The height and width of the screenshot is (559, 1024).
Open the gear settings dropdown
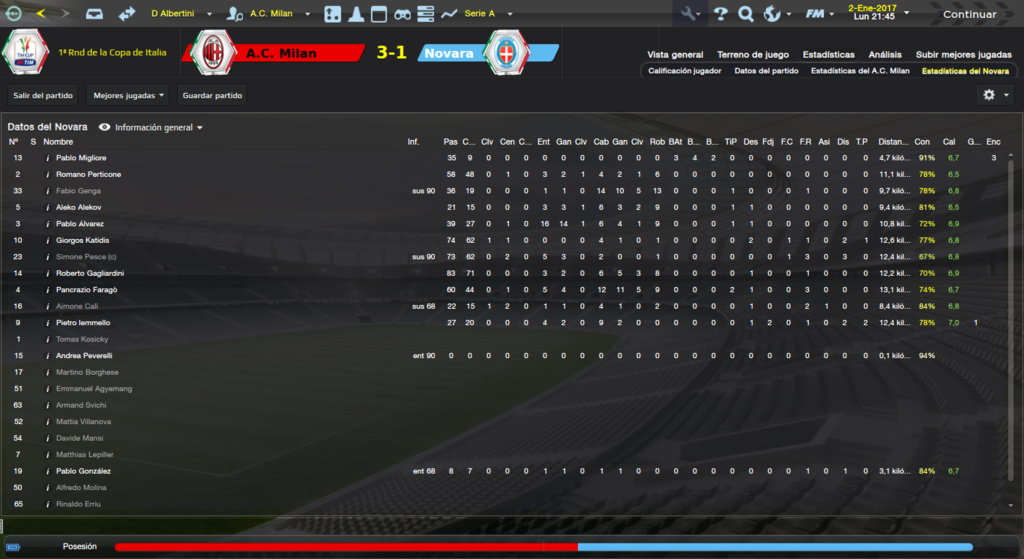pyautogui.click(x=994, y=94)
